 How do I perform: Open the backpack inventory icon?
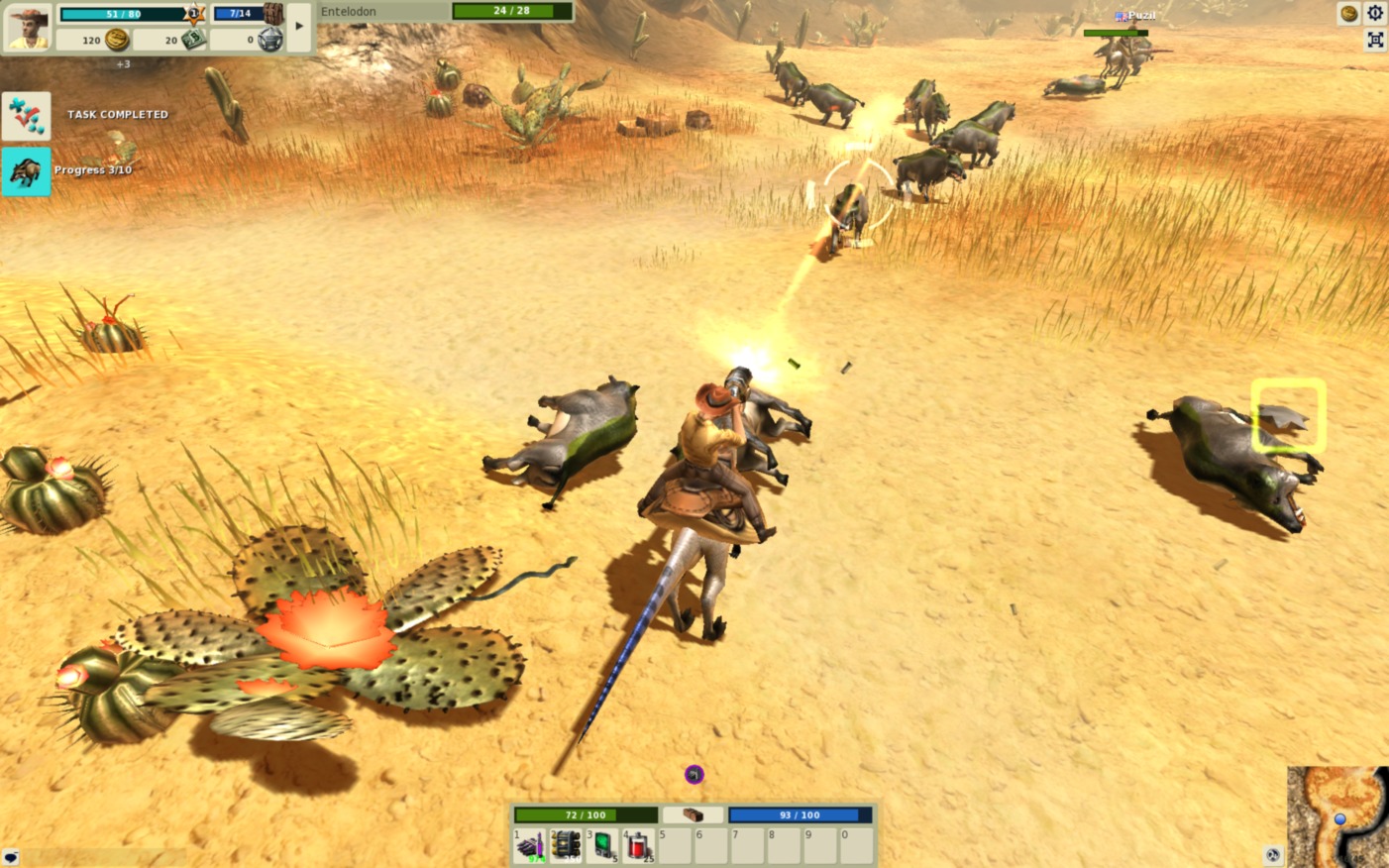click(273, 14)
